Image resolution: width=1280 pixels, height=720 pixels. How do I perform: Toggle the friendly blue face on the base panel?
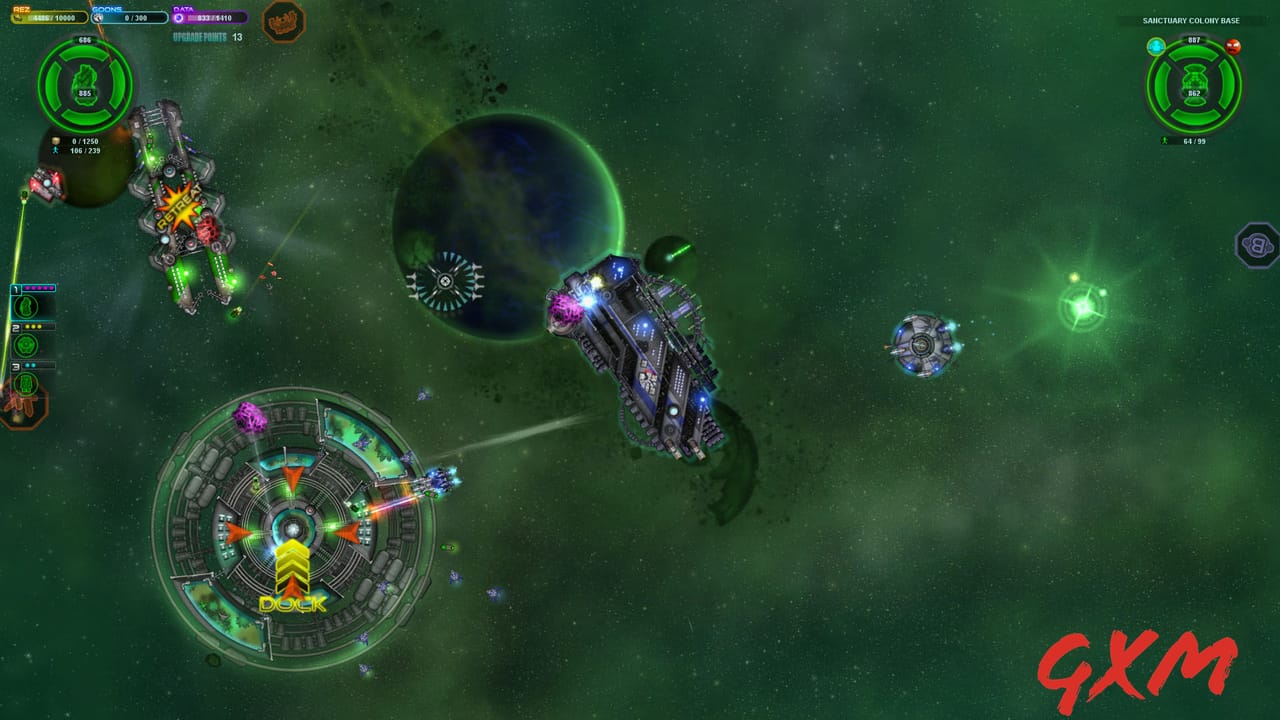coord(1156,47)
